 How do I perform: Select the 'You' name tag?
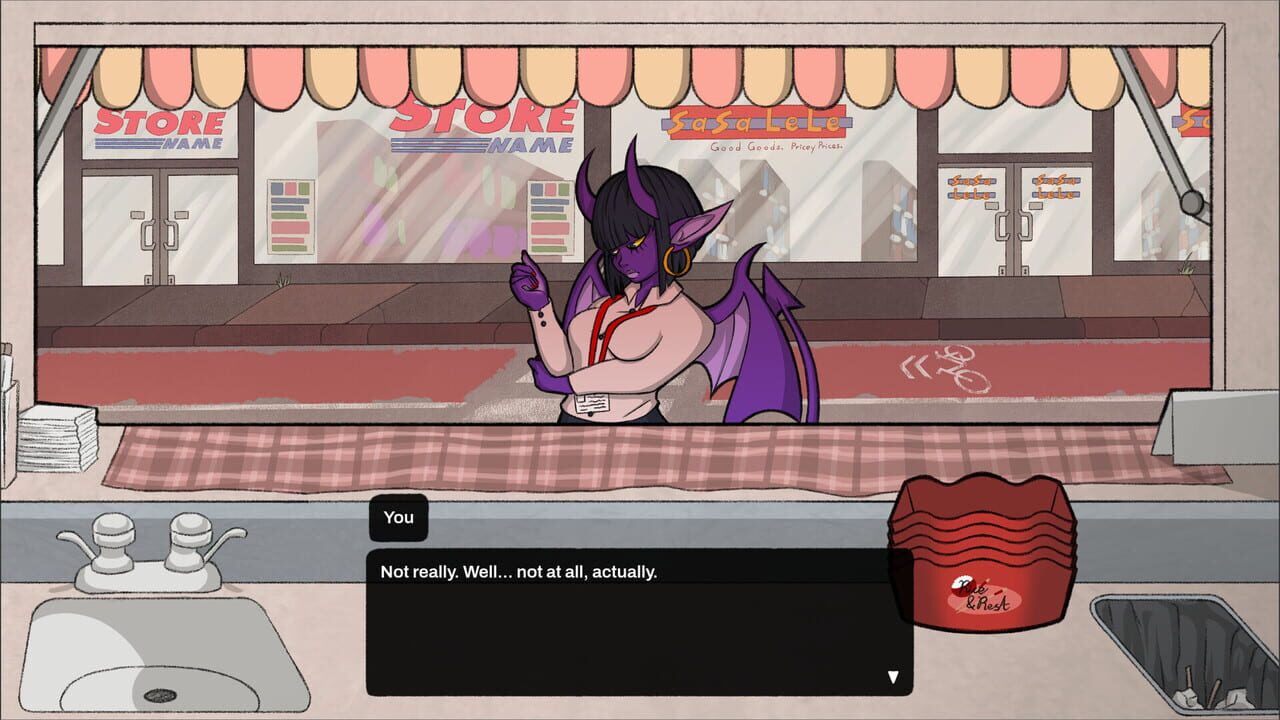tap(398, 517)
